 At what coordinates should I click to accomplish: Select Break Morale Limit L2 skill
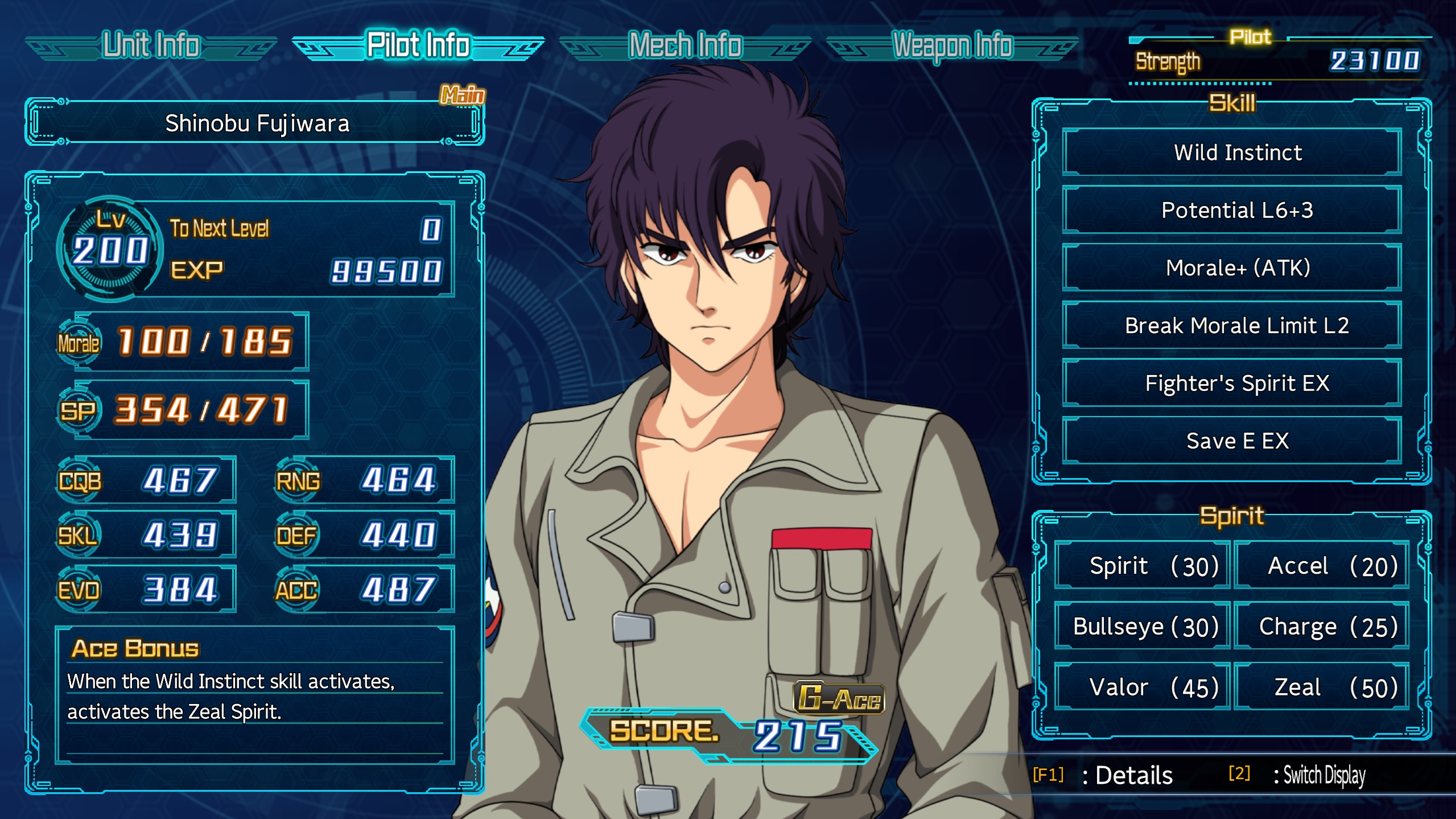pos(1232,326)
